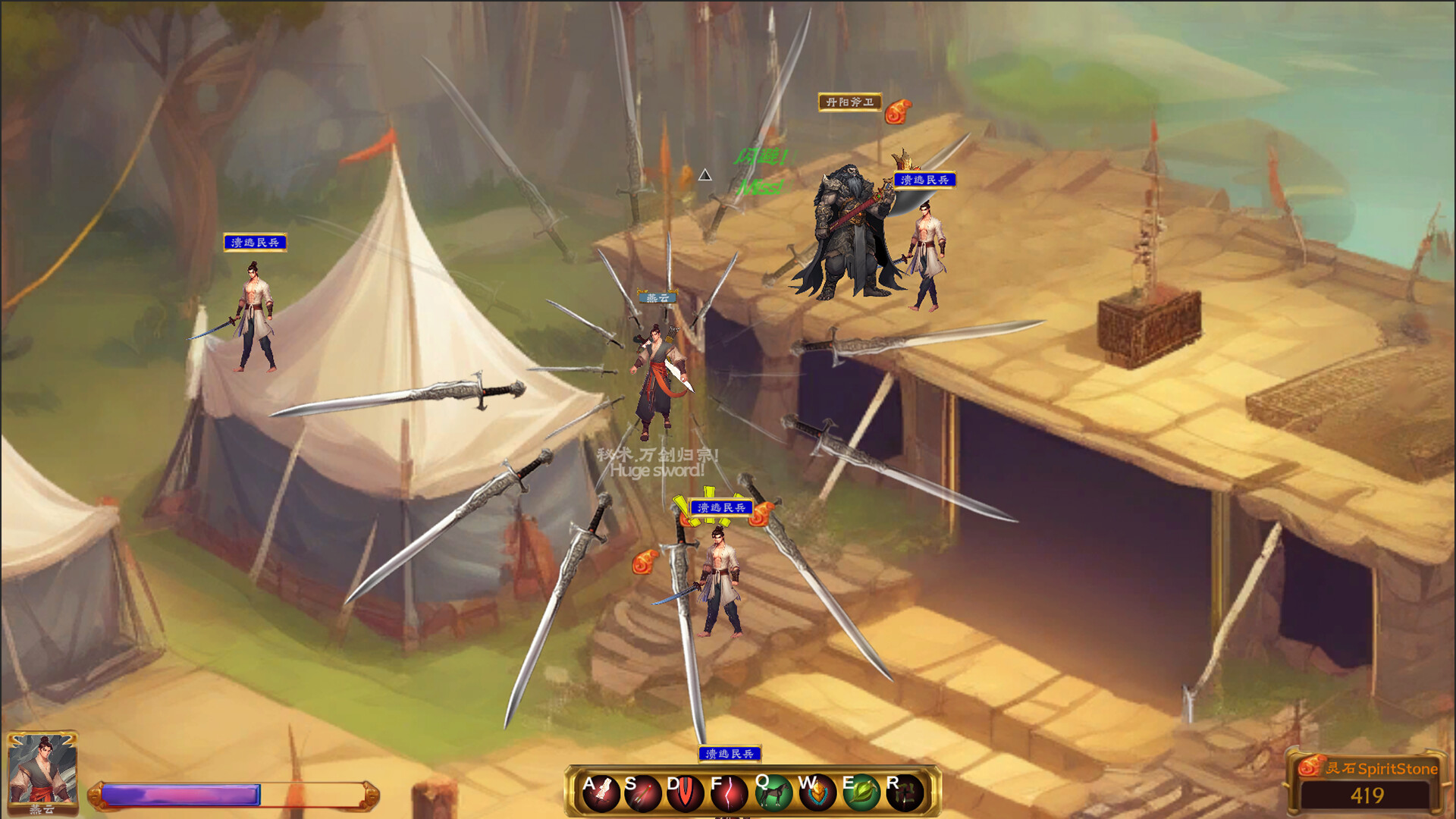
Task: Activate the S dart skill
Action: click(x=643, y=793)
